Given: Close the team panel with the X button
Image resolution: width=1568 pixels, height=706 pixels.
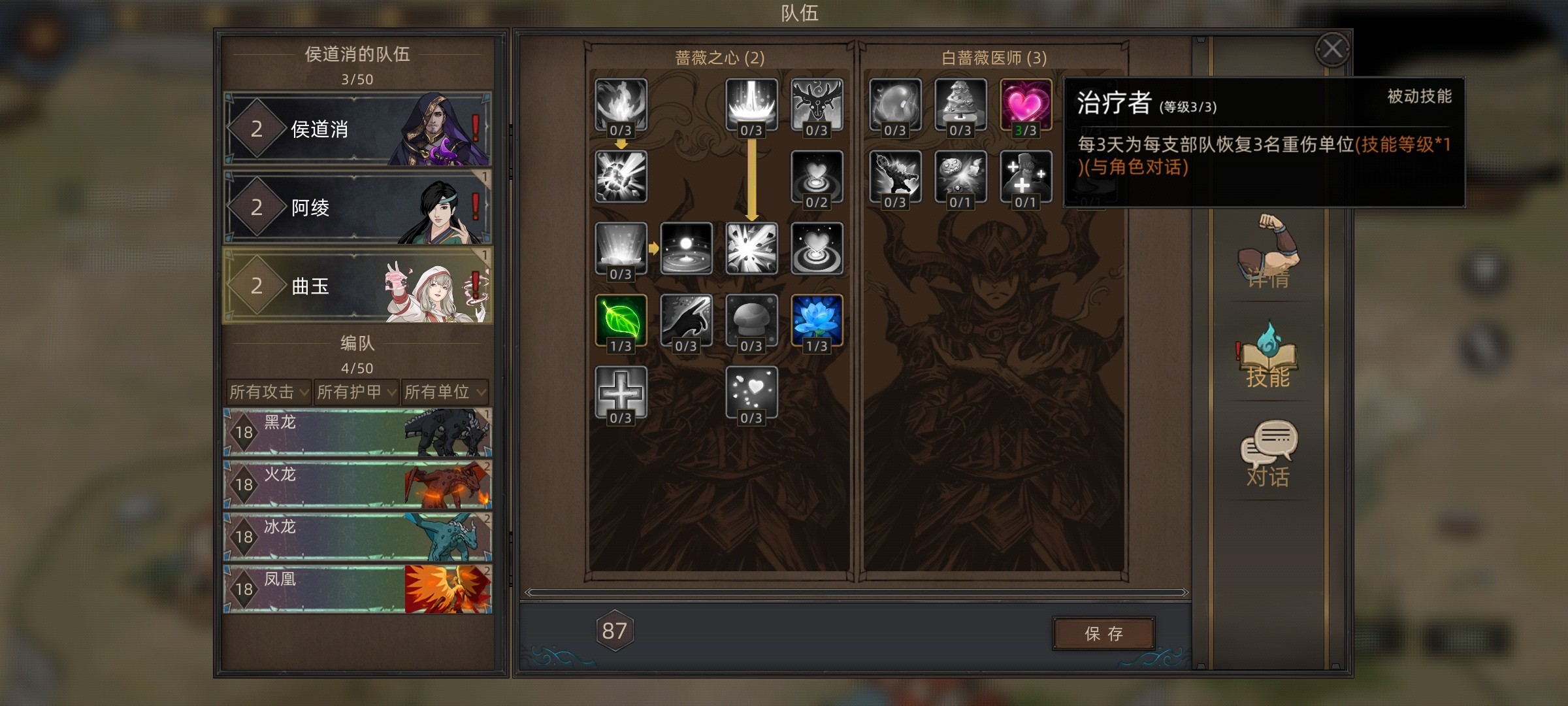Looking at the screenshot, I should (1332, 49).
